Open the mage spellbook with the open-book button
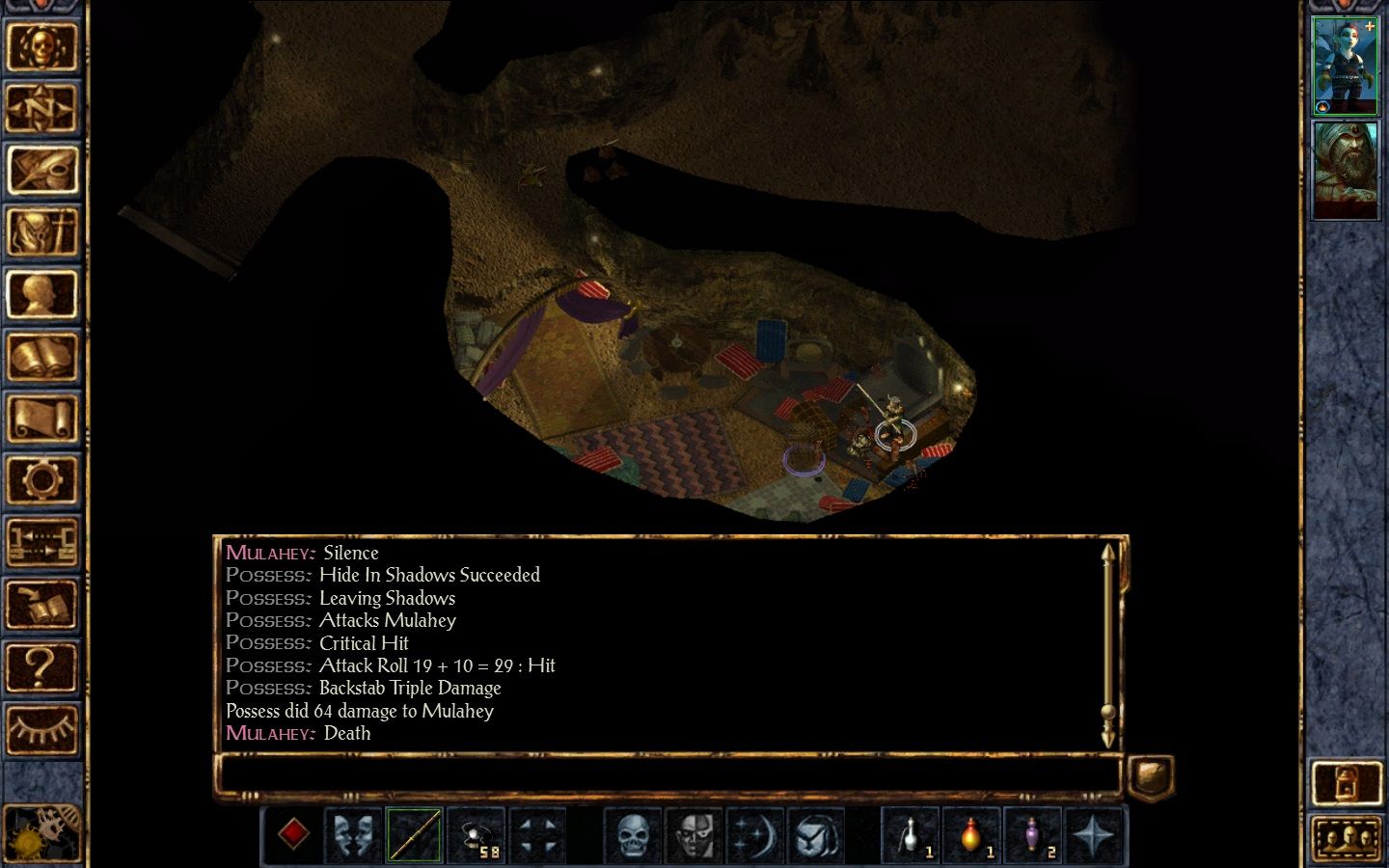 click(41, 357)
